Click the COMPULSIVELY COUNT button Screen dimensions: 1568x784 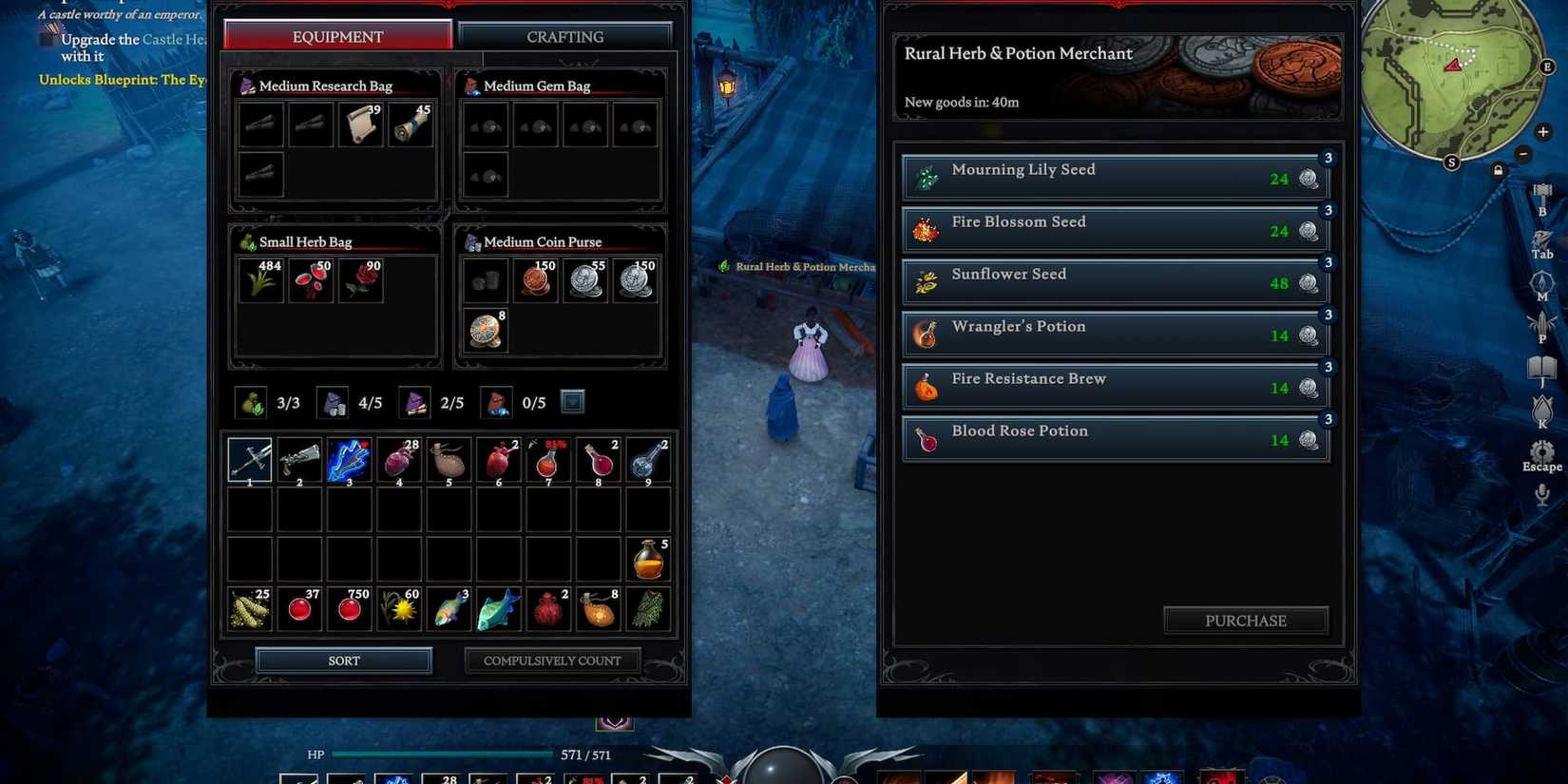(552, 660)
